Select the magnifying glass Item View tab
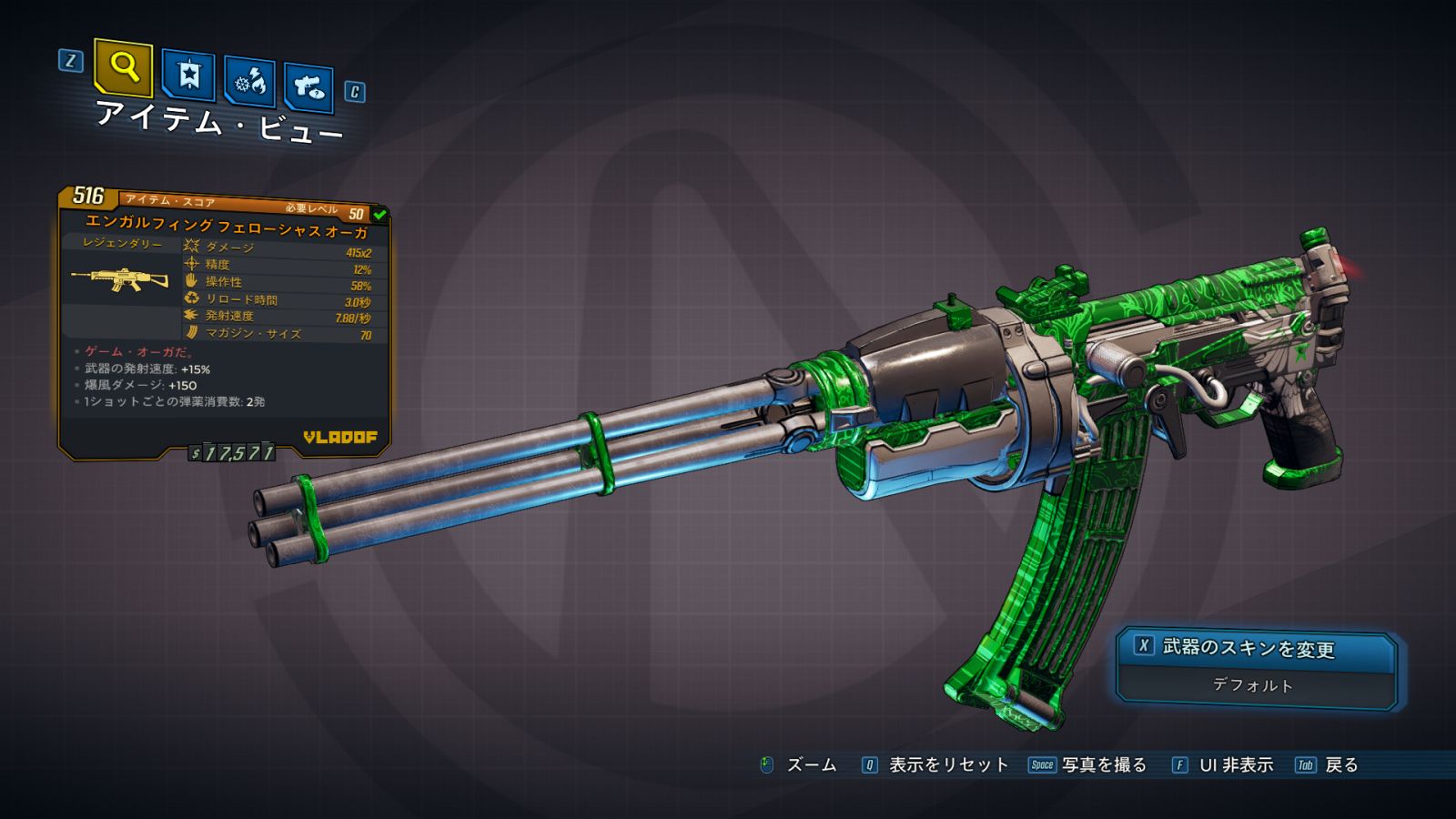Viewport: 1456px width, 819px height. tap(123, 67)
